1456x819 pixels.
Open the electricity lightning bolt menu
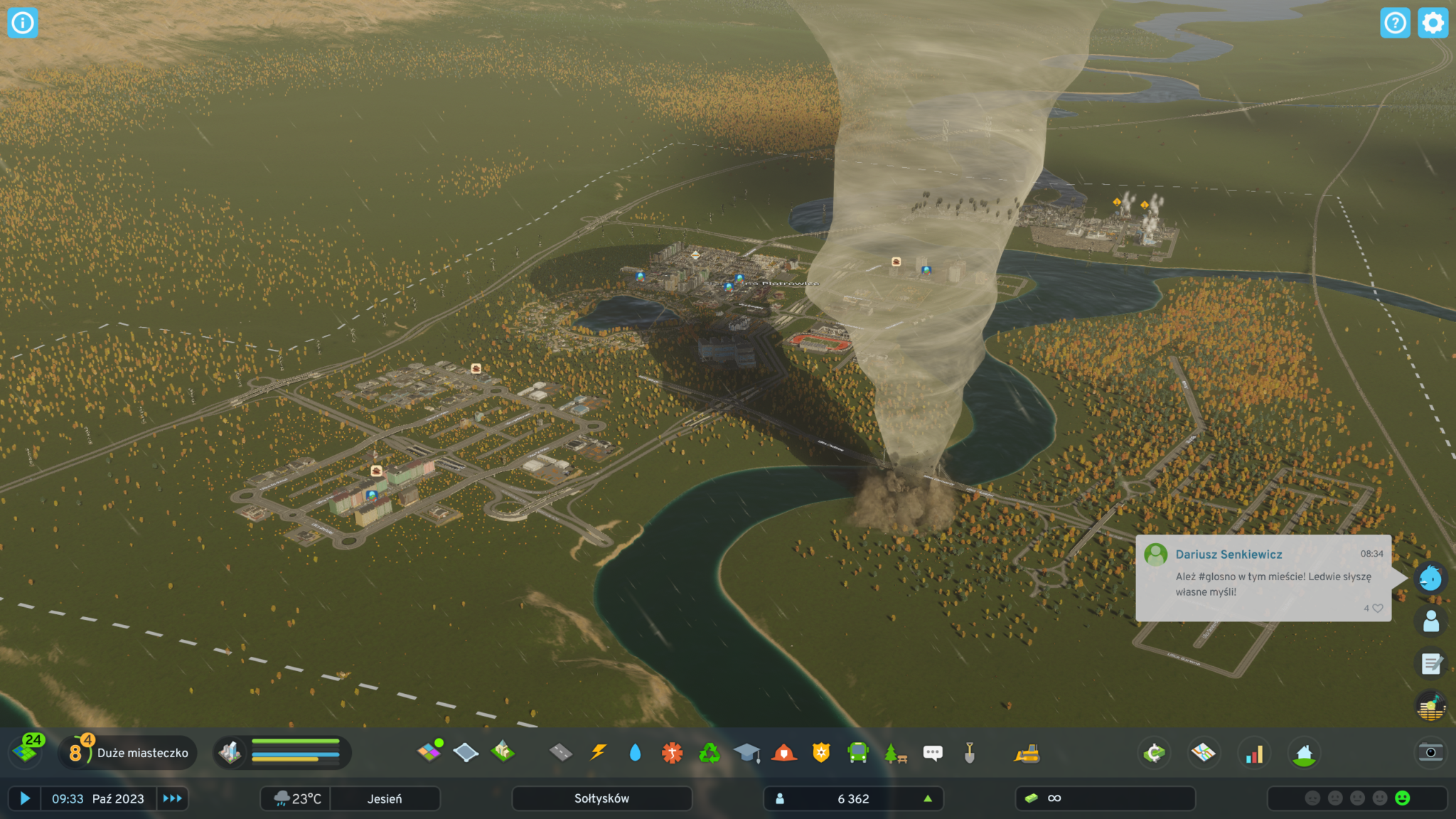coord(599,752)
